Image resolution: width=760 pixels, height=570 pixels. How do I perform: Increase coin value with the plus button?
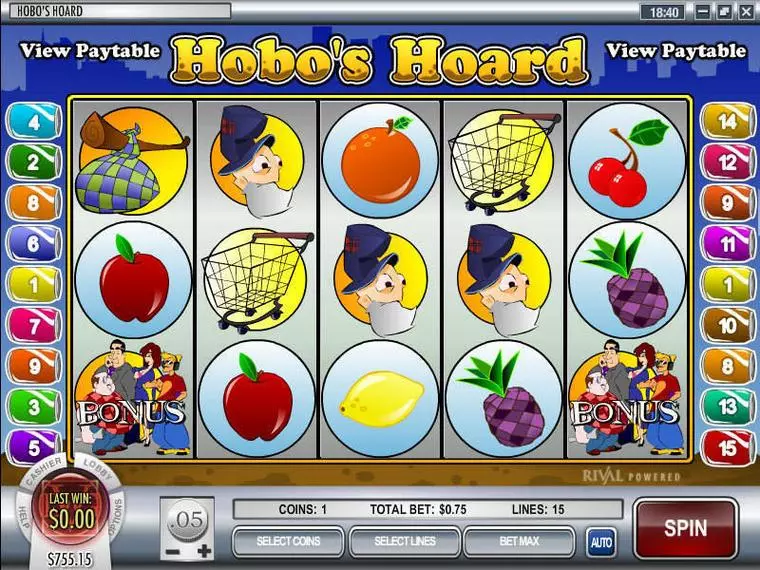click(205, 551)
